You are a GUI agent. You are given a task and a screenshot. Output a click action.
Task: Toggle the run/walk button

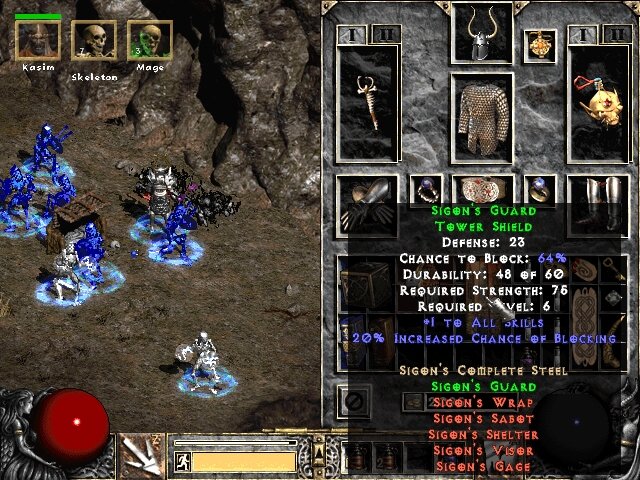click(x=182, y=462)
